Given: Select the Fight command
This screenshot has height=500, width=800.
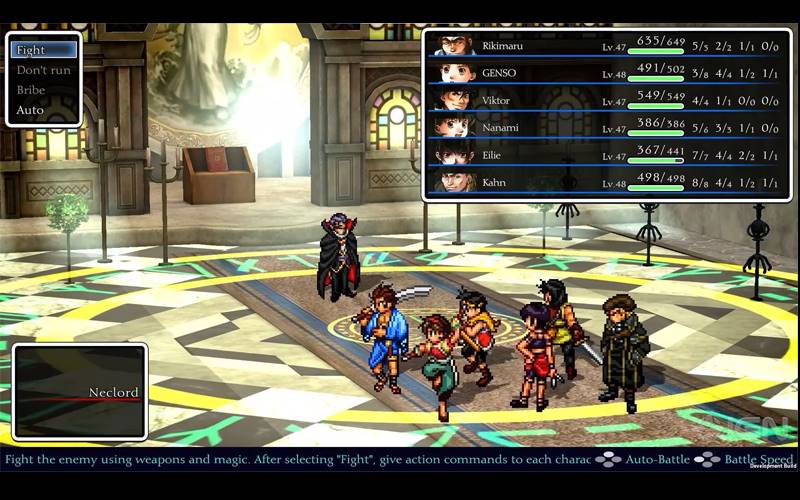Looking at the screenshot, I should click(x=43, y=50).
